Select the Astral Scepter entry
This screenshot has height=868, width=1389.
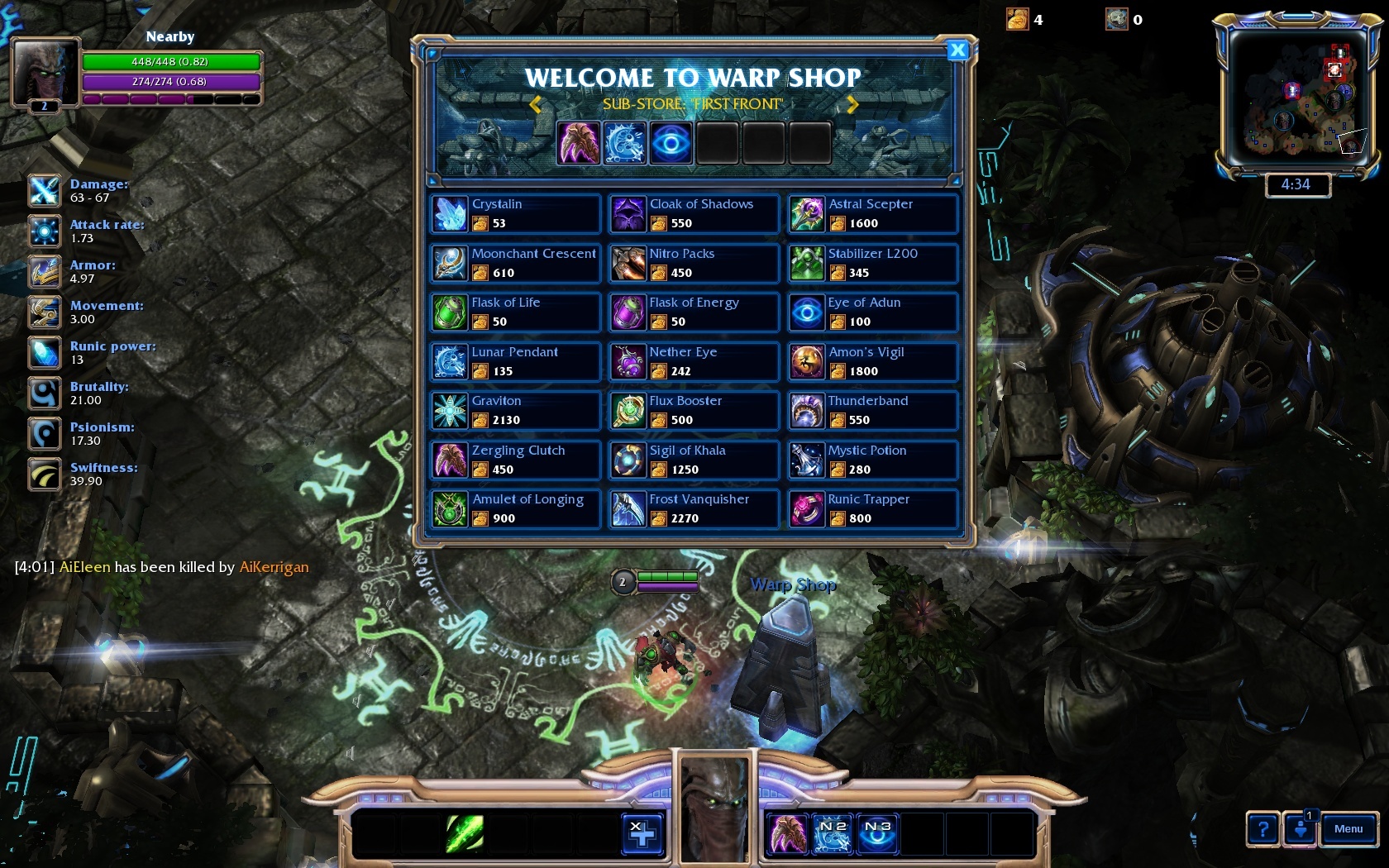point(872,214)
